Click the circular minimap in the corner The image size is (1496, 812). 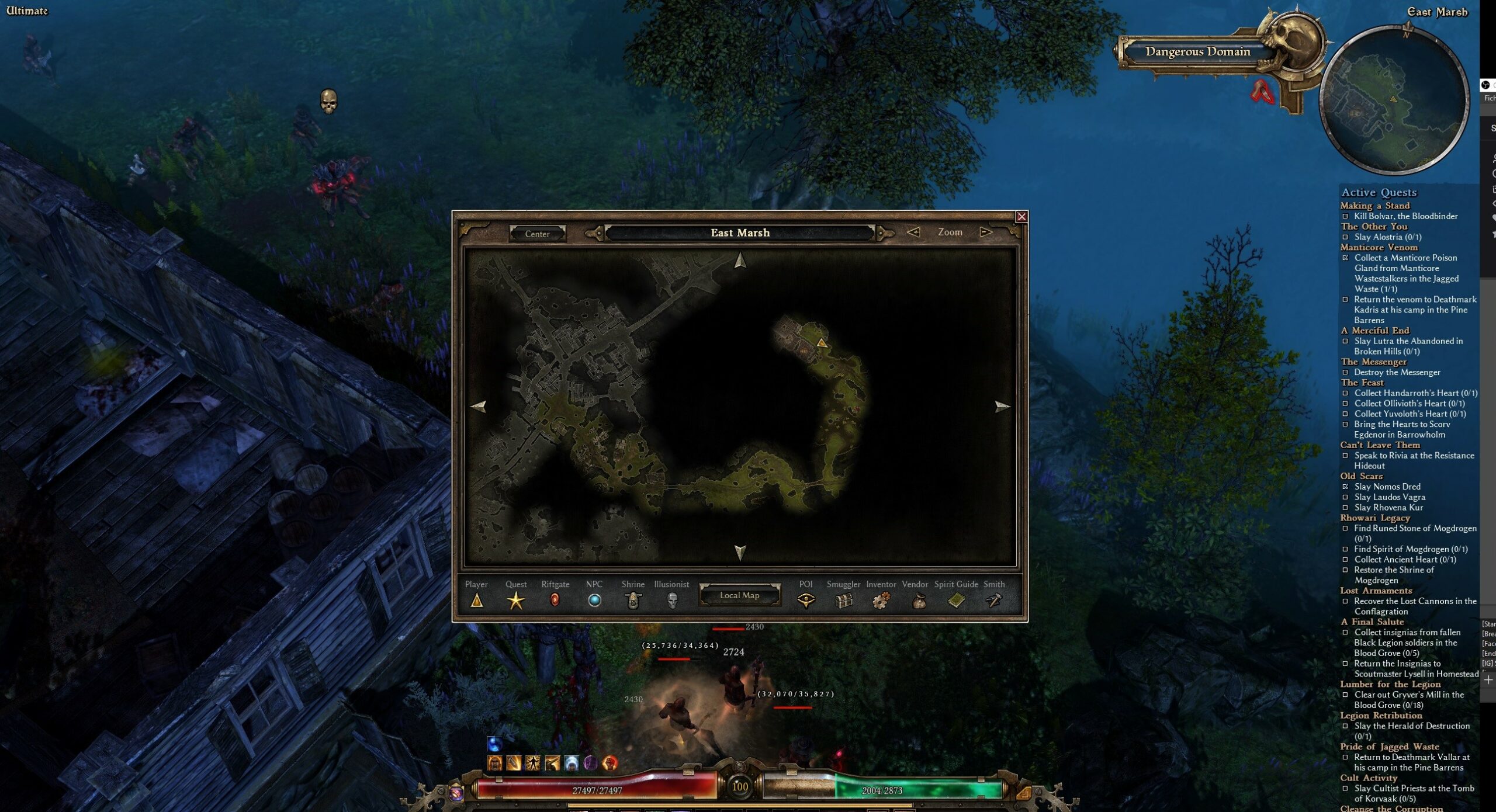click(1394, 100)
